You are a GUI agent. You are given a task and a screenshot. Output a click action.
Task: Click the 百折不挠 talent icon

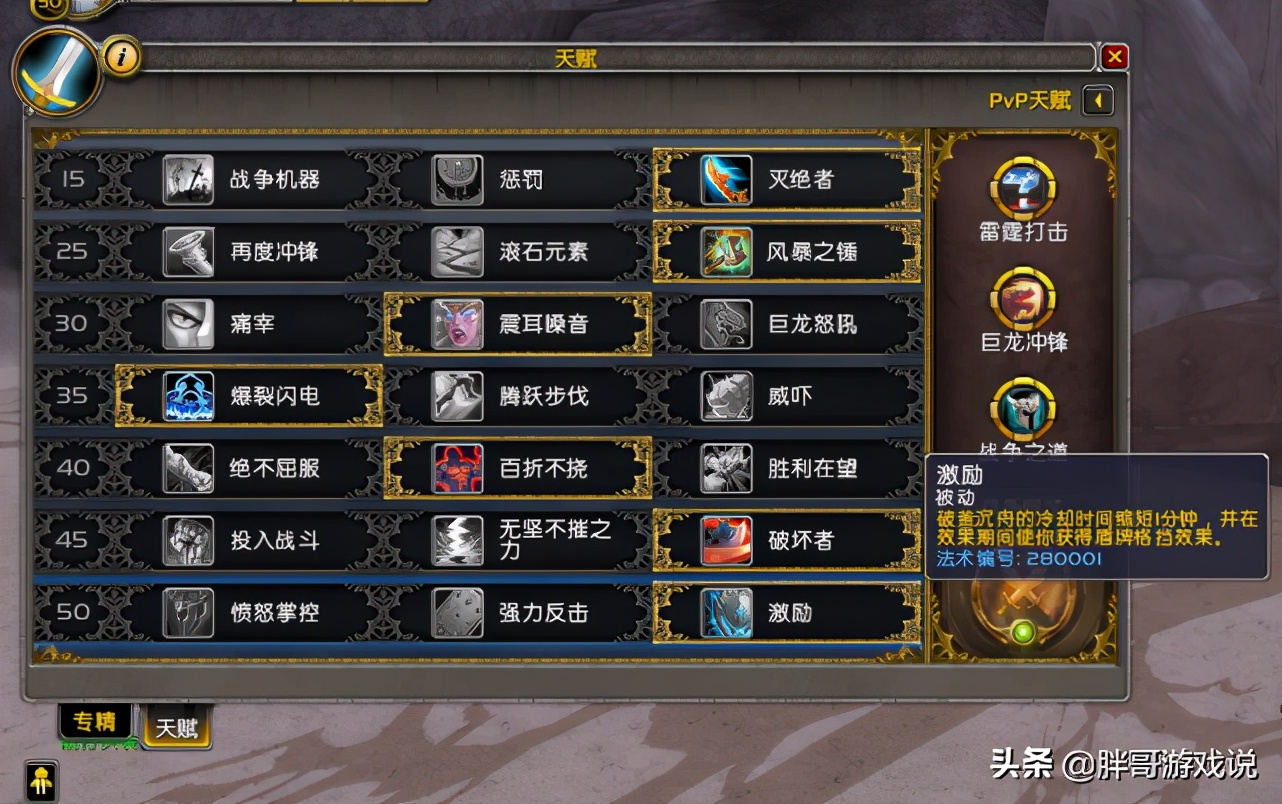point(458,468)
